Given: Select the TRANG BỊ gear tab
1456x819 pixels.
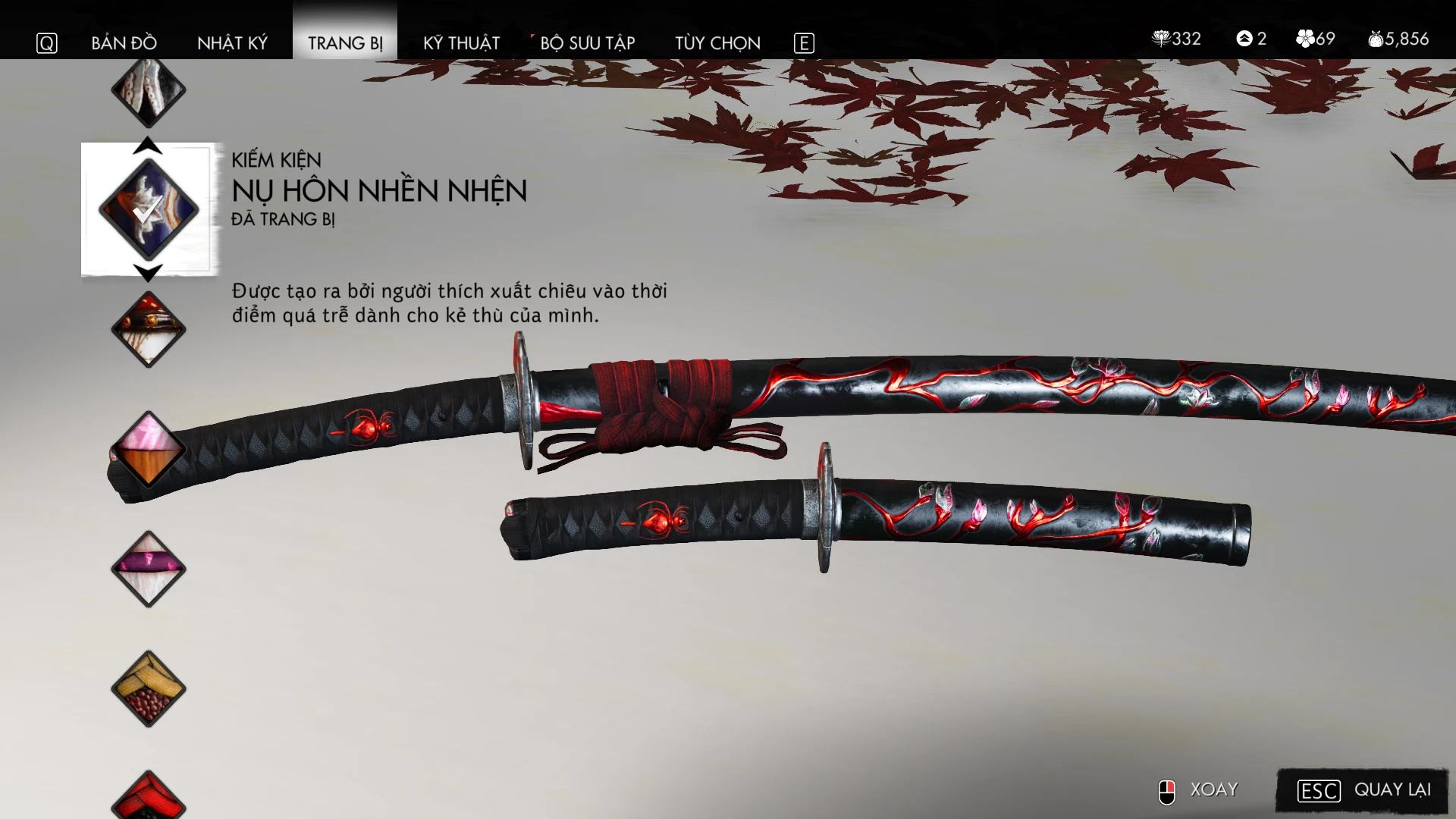Looking at the screenshot, I should pyautogui.click(x=345, y=43).
